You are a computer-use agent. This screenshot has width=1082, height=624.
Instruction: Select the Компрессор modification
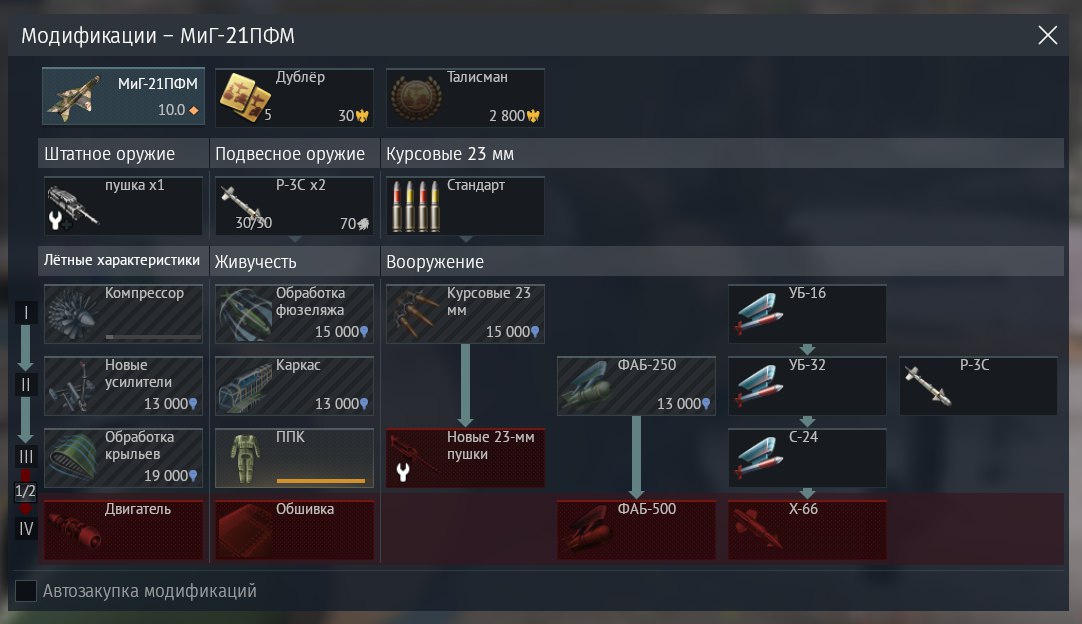tap(123, 314)
